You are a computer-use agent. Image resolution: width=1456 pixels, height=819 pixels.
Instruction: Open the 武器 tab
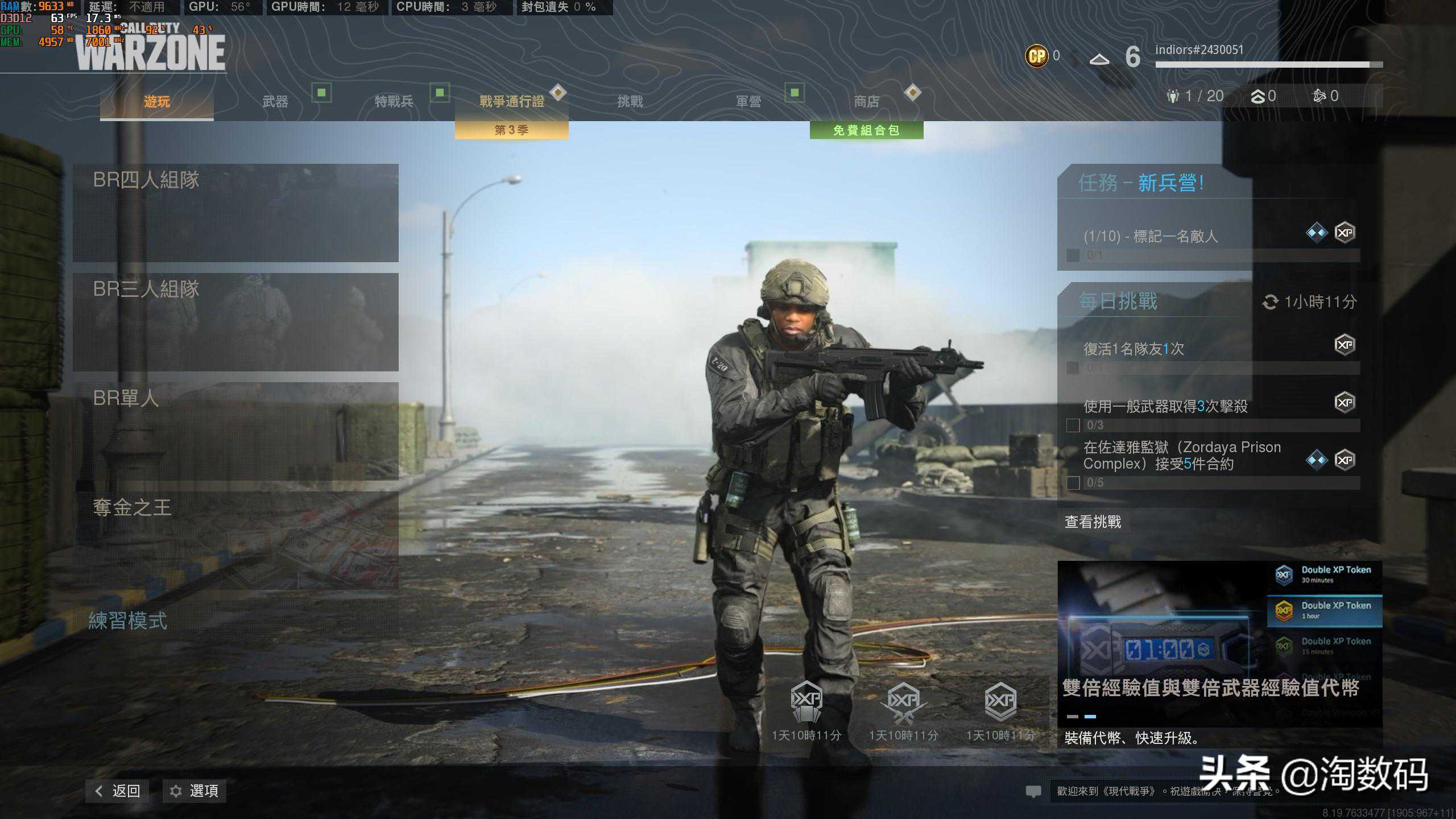[275, 102]
